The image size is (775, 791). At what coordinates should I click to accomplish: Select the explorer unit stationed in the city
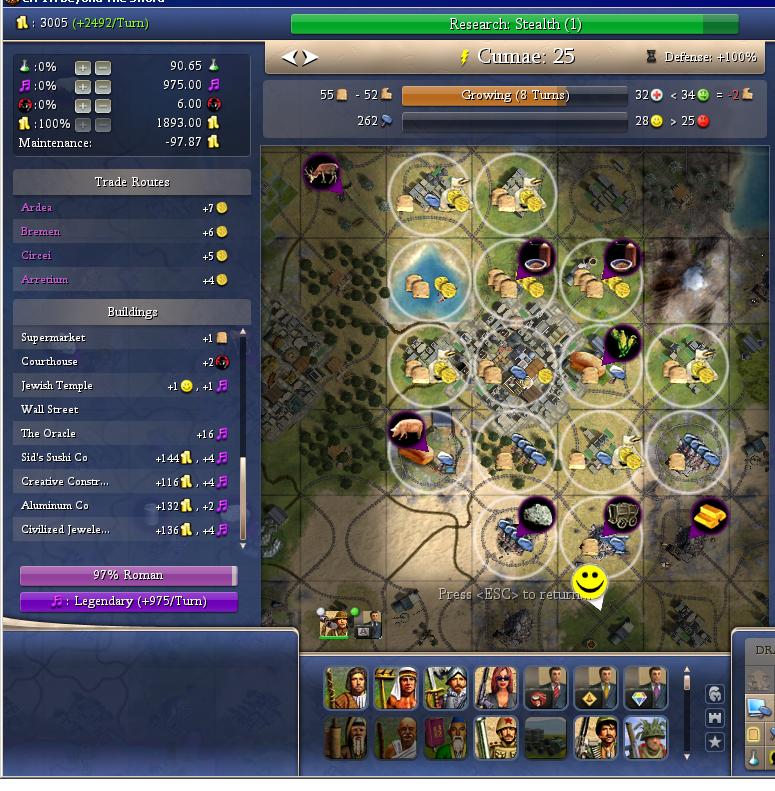point(334,623)
